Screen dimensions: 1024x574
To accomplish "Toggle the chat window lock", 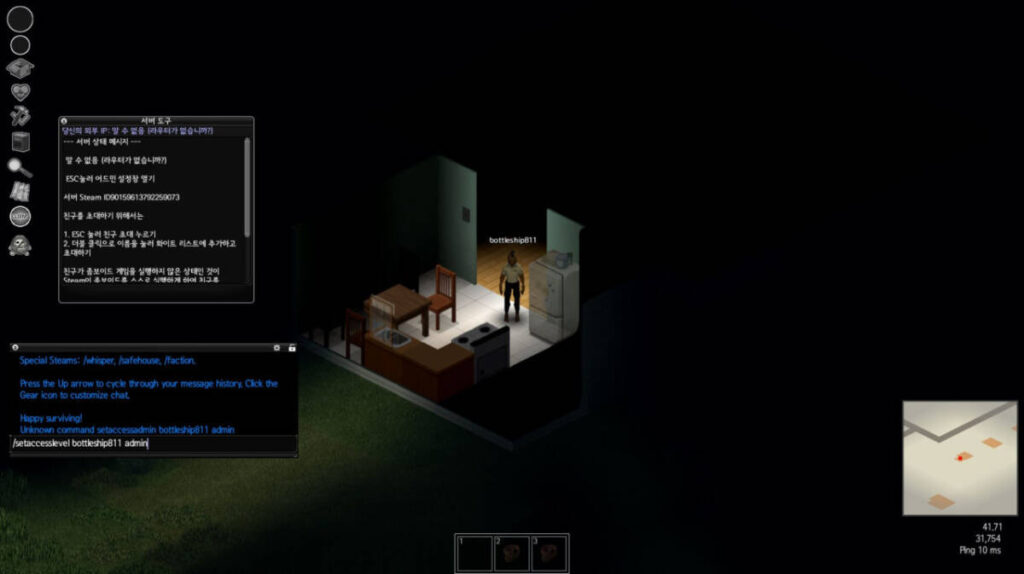I will [291, 347].
